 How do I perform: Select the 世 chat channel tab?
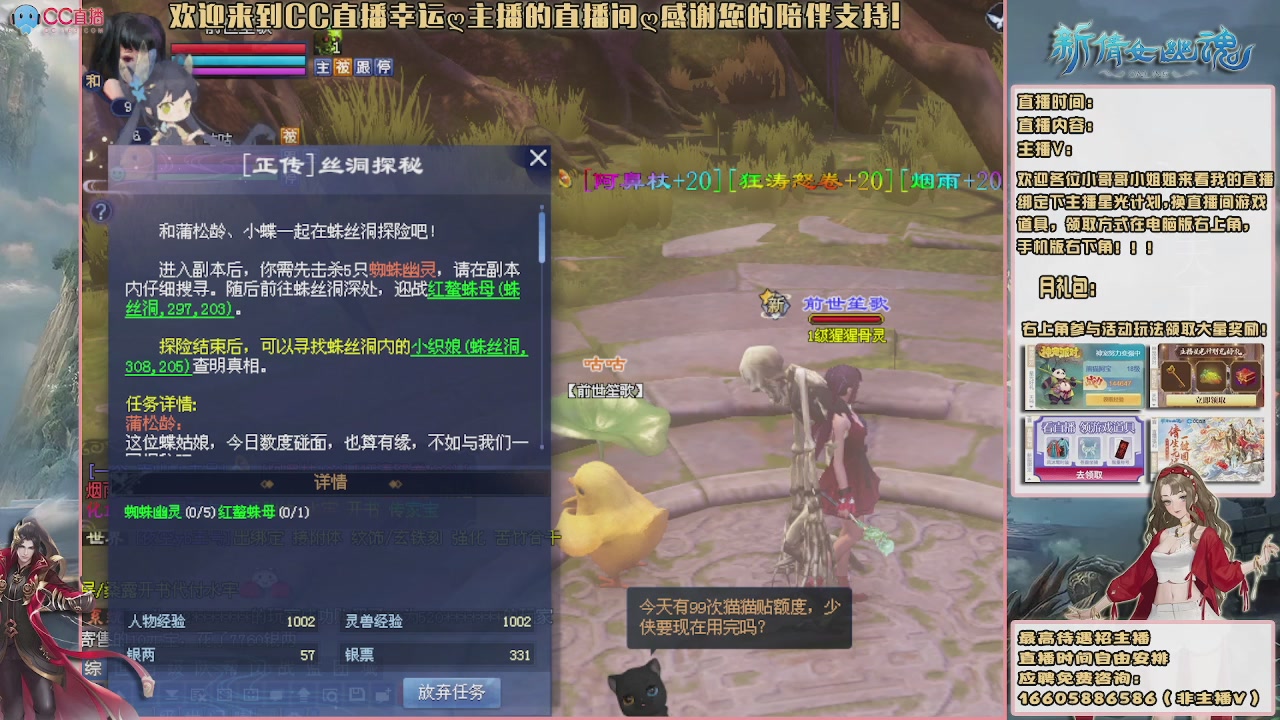click(x=93, y=538)
